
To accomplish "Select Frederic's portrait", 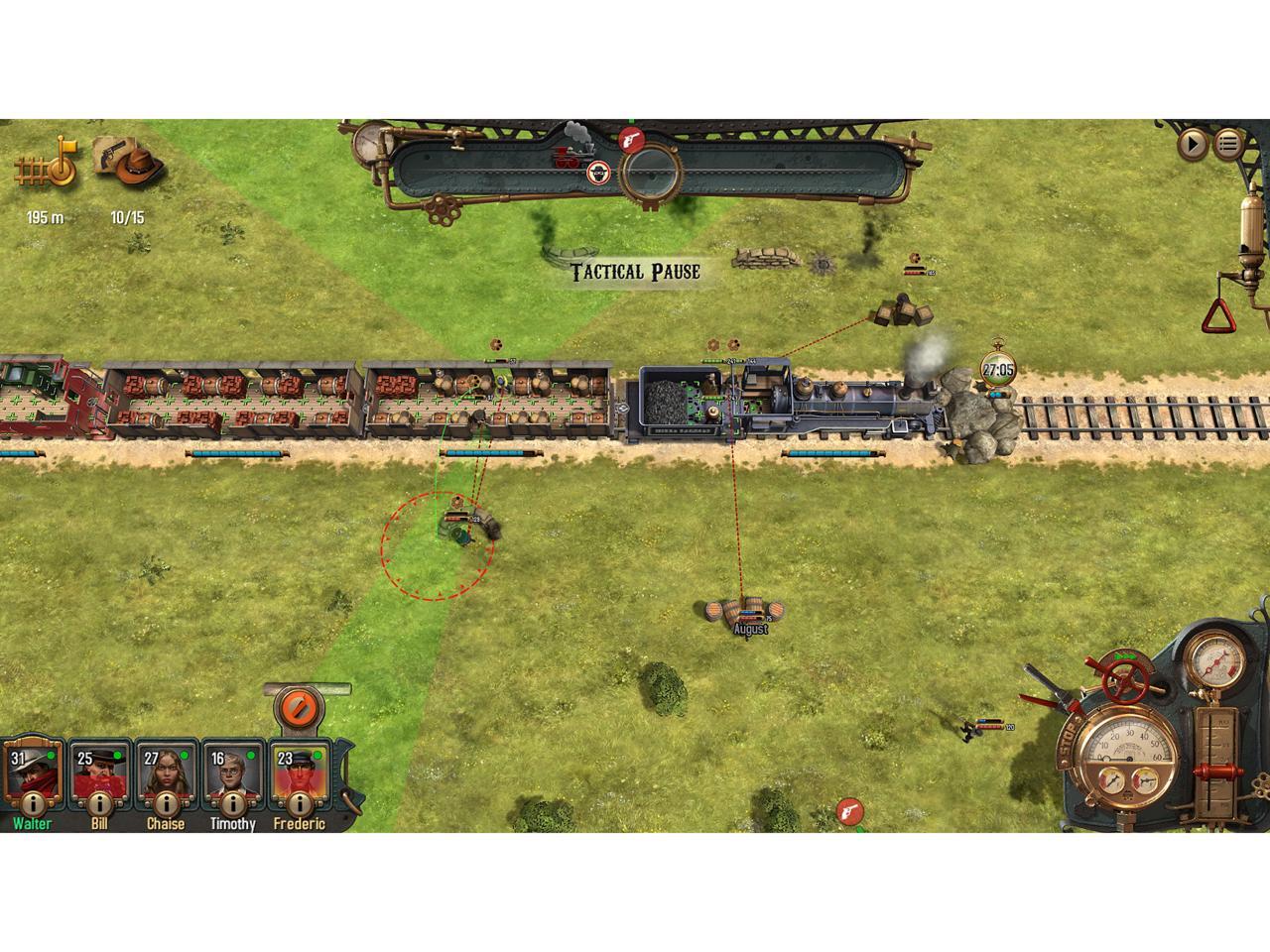I will [x=300, y=771].
